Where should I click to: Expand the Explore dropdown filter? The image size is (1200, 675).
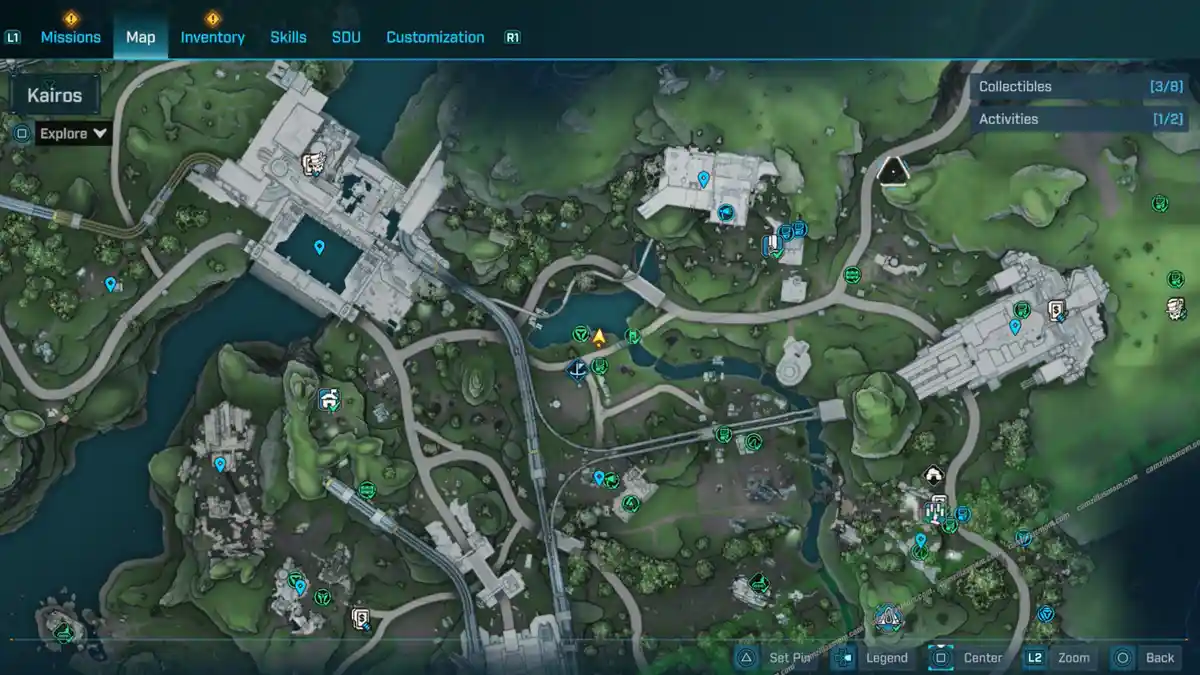click(75, 133)
